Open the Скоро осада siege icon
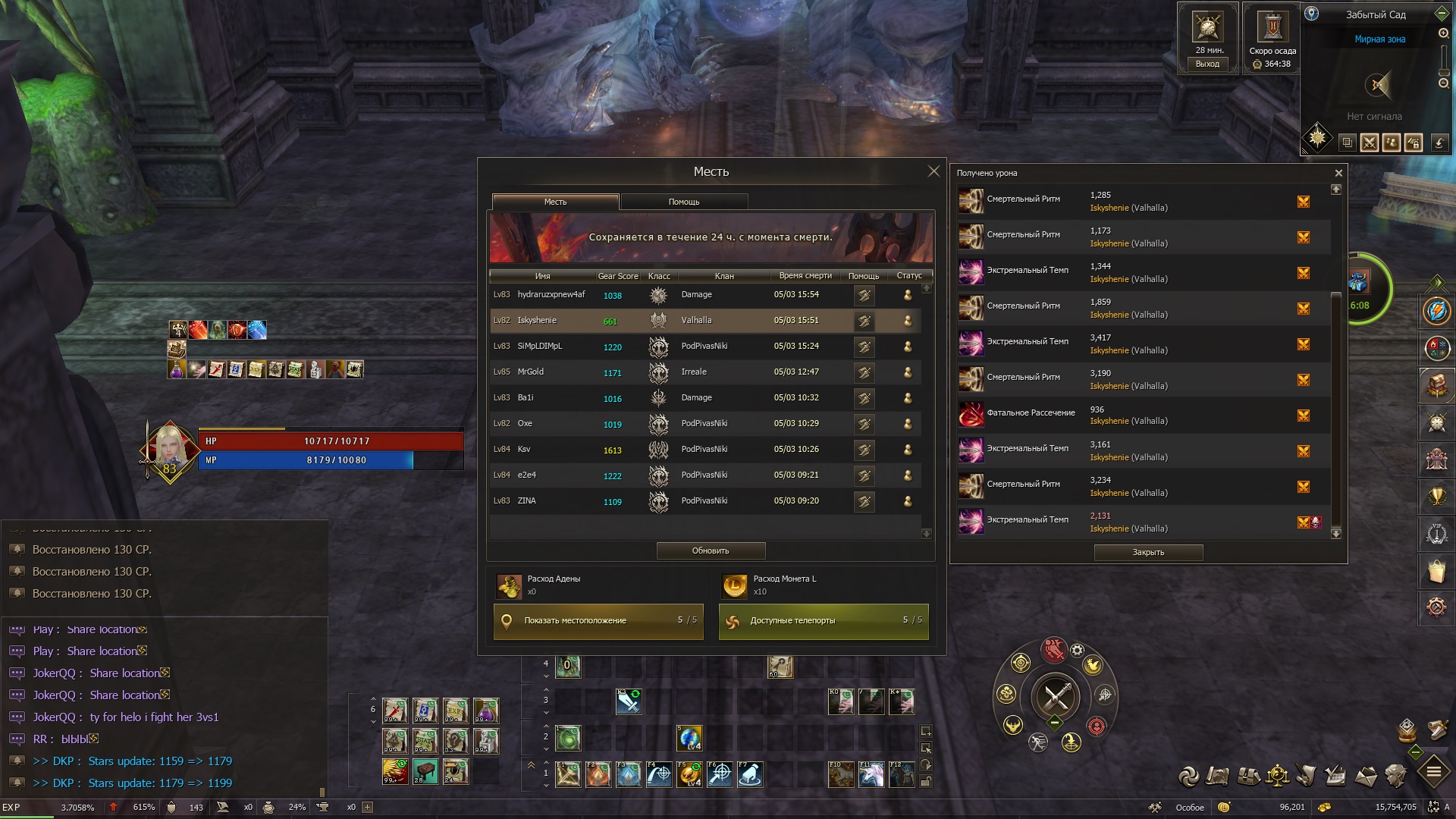Viewport: 1456px width, 819px height. coord(1272,30)
